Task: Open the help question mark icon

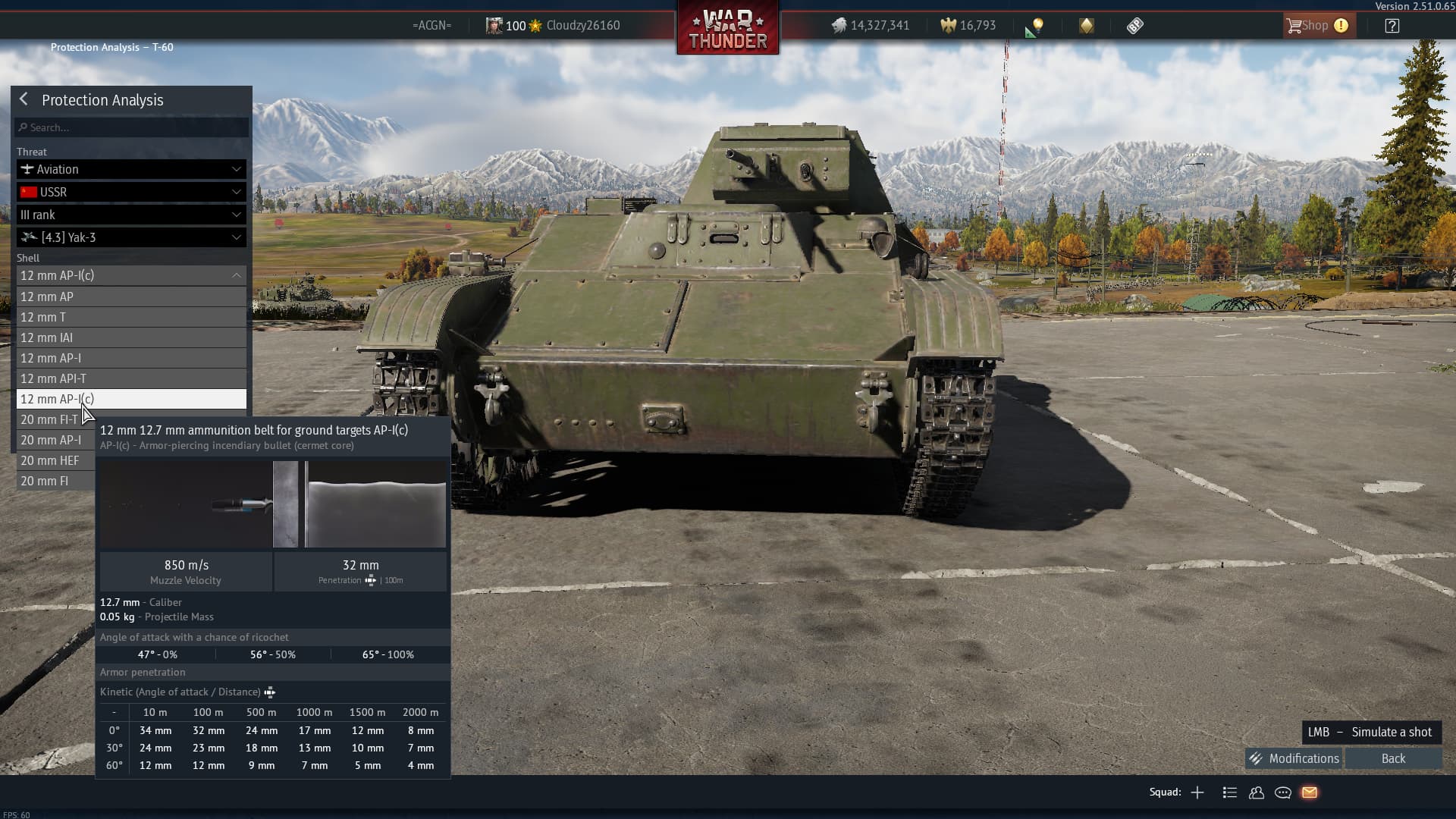Action: click(1392, 26)
